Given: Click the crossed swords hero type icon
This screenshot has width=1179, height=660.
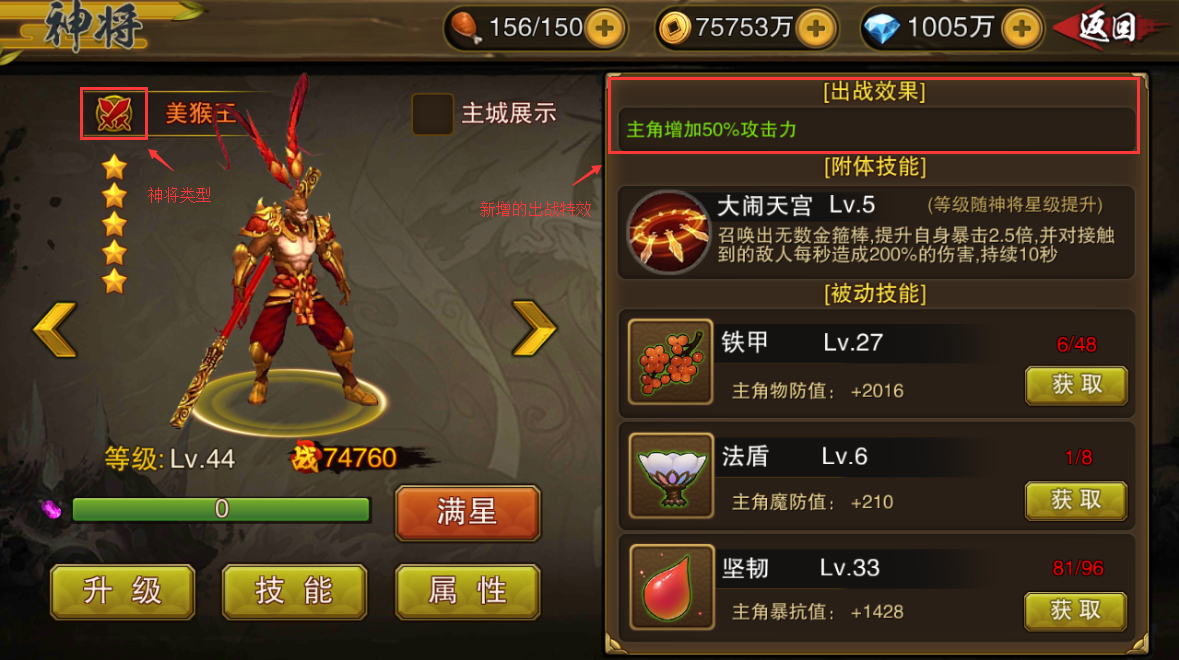Looking at the screenshot, I should [114, 113].
